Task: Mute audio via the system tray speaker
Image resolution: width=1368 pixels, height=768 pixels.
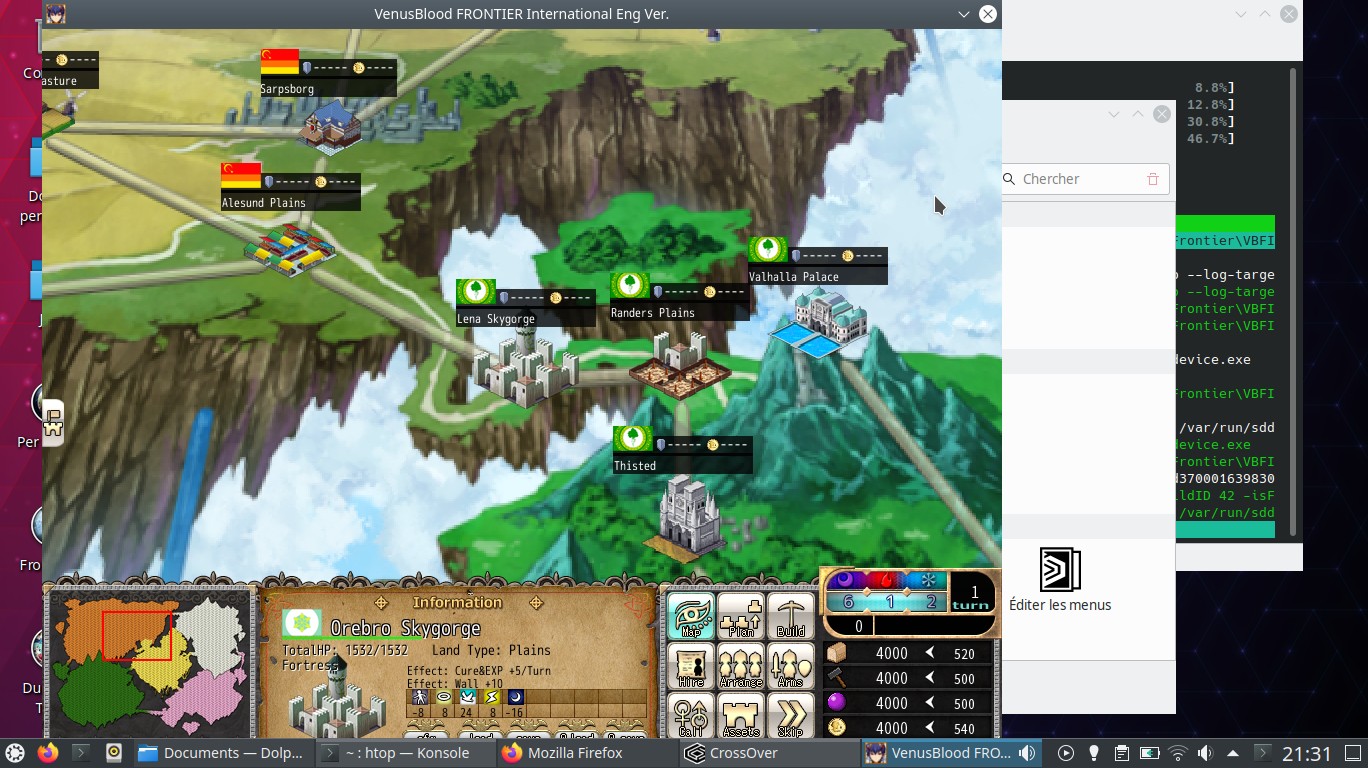Action: click(x=1204, y=753)
